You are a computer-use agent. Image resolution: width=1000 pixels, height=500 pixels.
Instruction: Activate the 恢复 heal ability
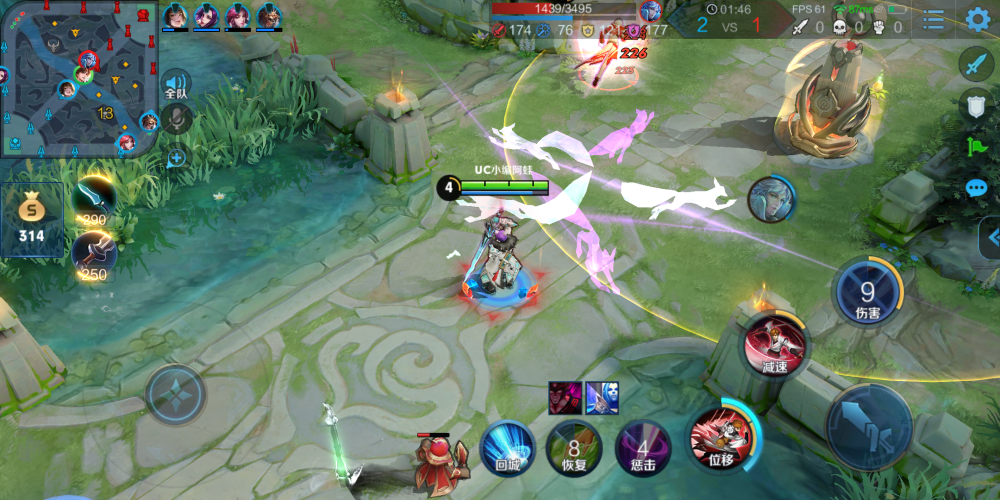(574, 446)
